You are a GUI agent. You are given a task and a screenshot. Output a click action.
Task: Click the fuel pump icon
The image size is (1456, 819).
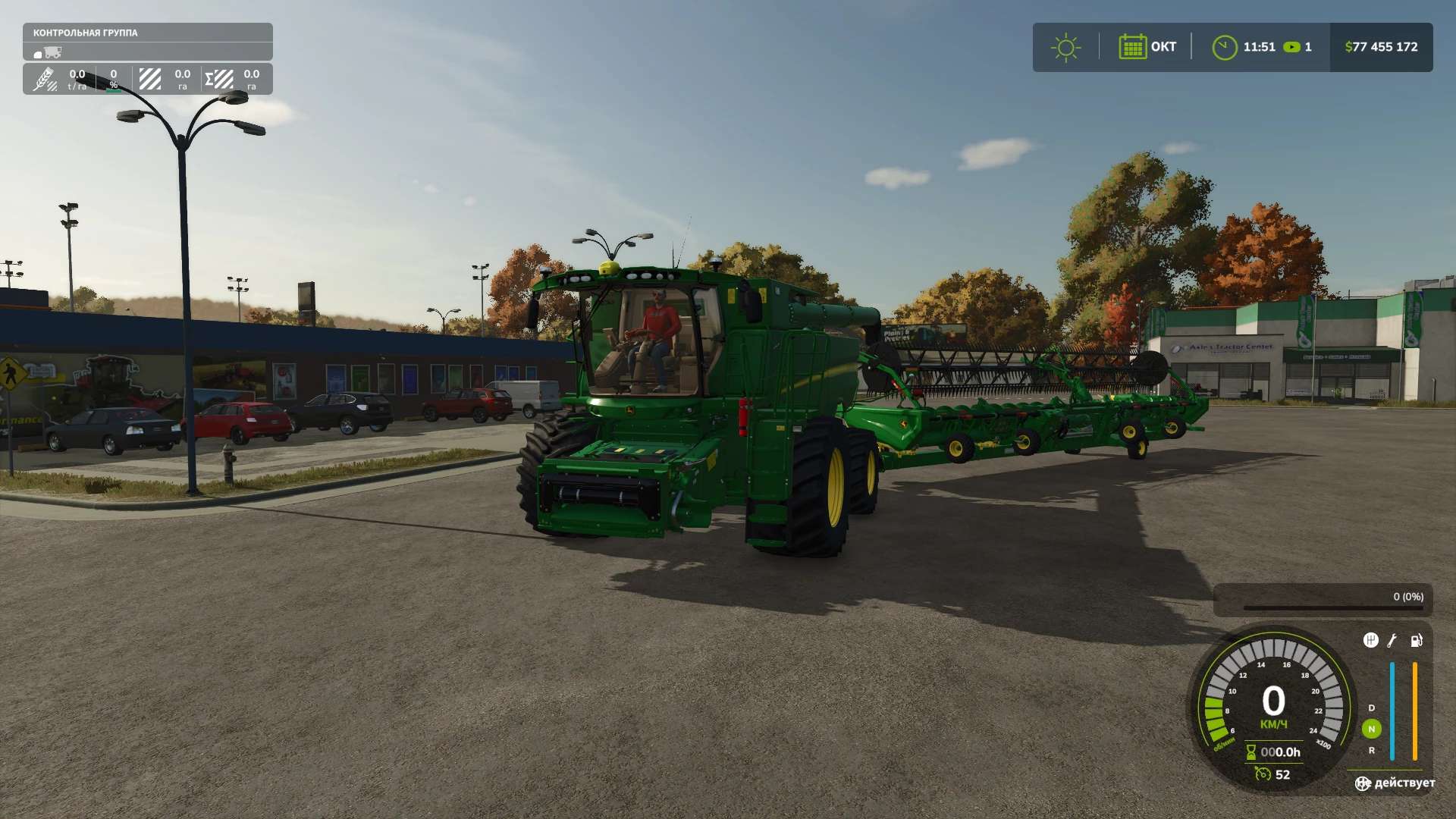[1416, 640]
